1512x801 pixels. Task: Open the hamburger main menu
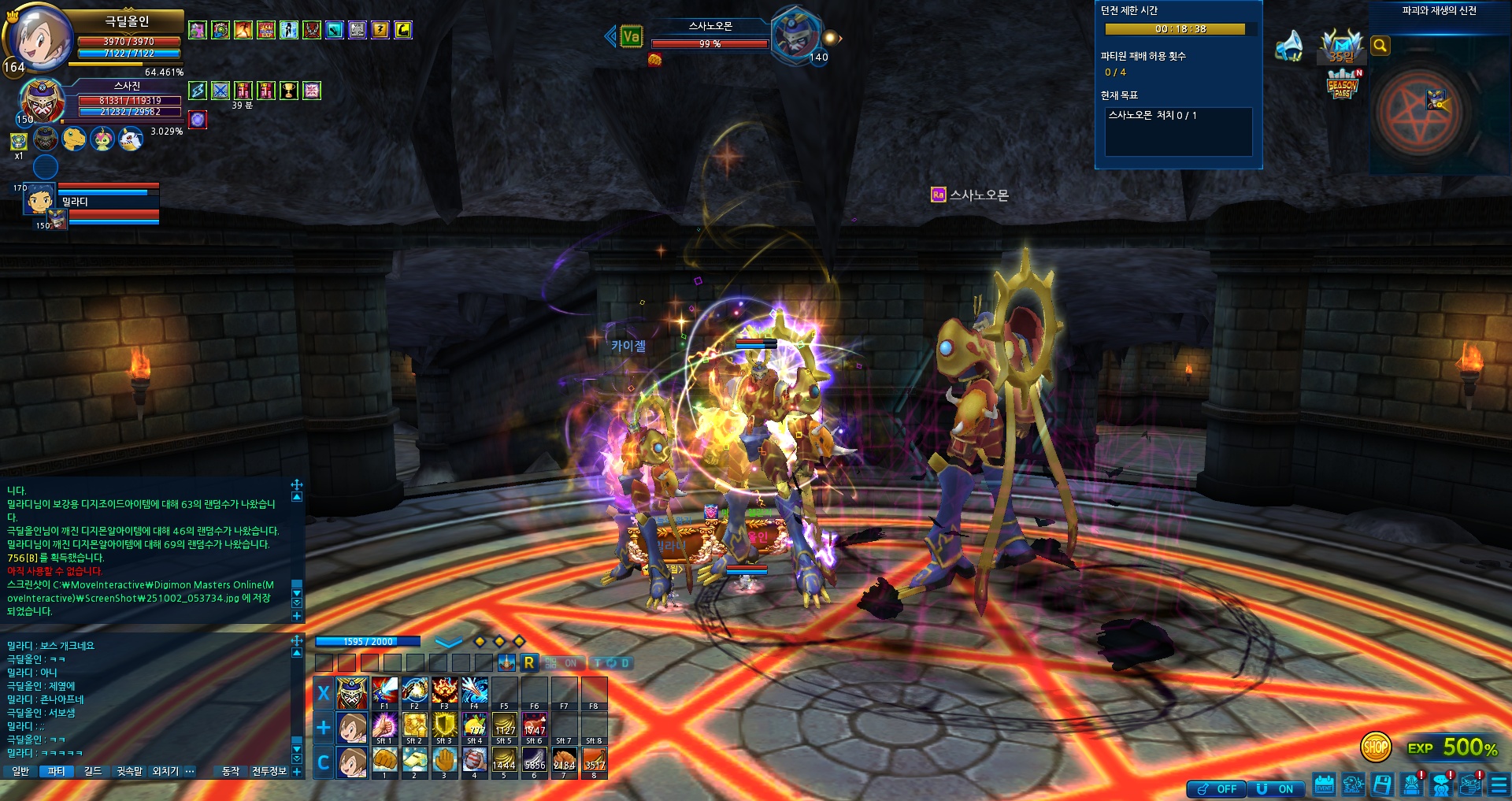click(x=1499, y=785)
